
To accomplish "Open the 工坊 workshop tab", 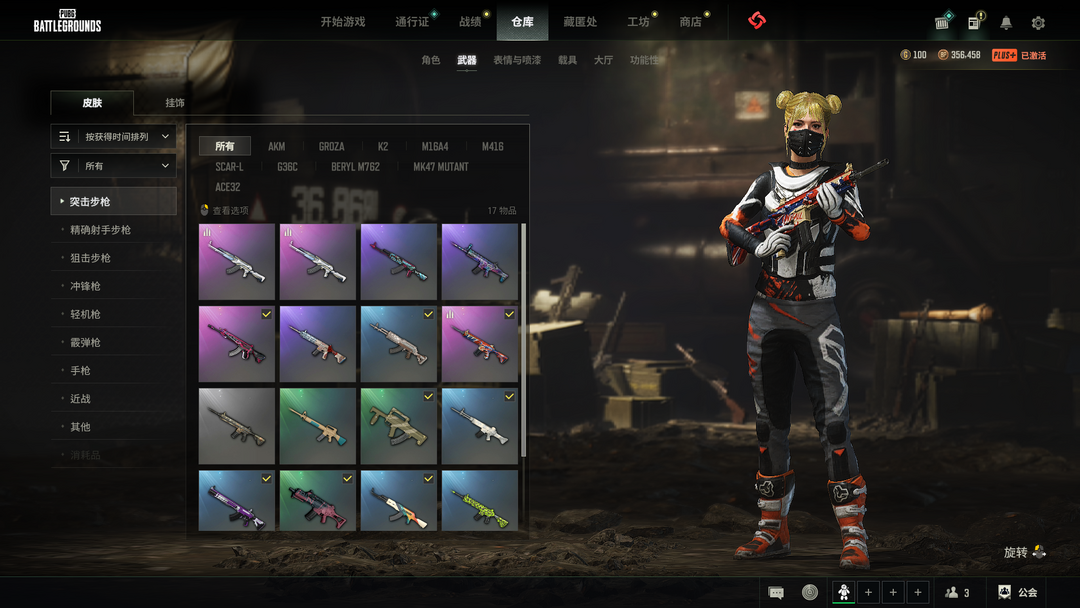I will pos(638,22).
